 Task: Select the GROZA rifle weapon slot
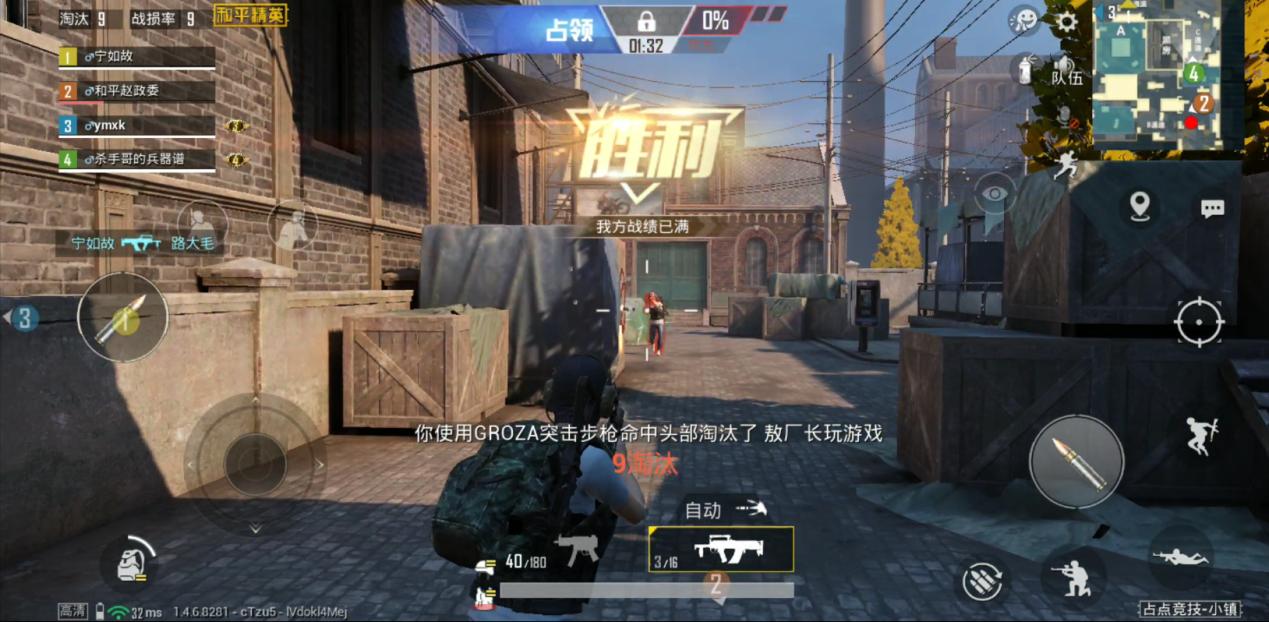point(721,549)
